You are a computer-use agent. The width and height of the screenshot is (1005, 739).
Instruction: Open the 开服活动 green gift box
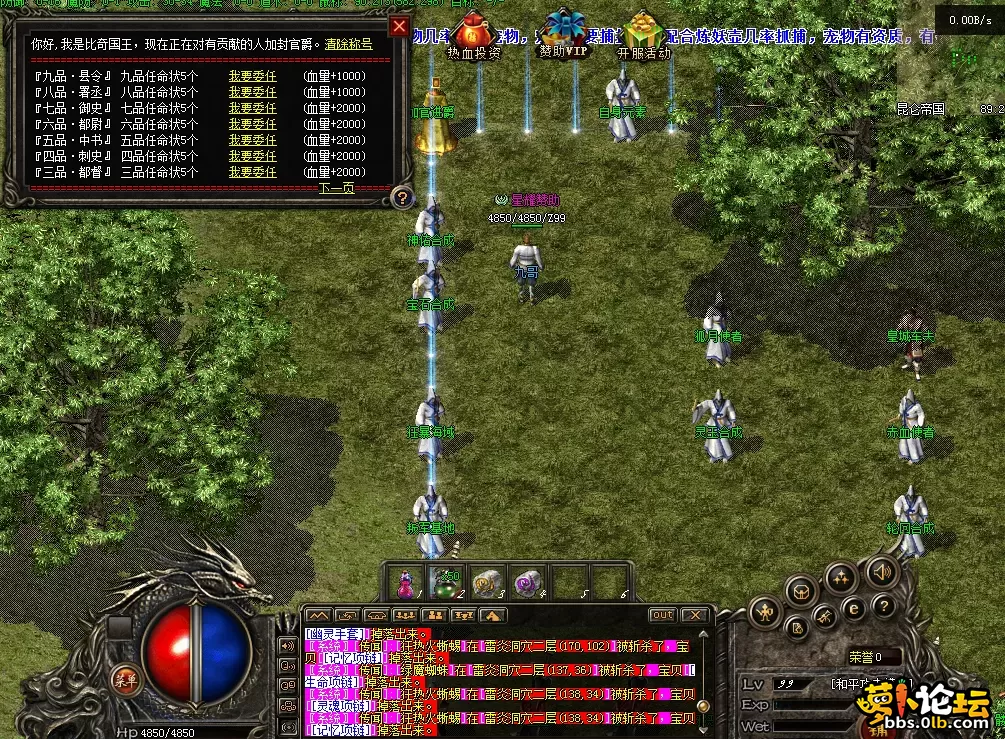(644, 32)
